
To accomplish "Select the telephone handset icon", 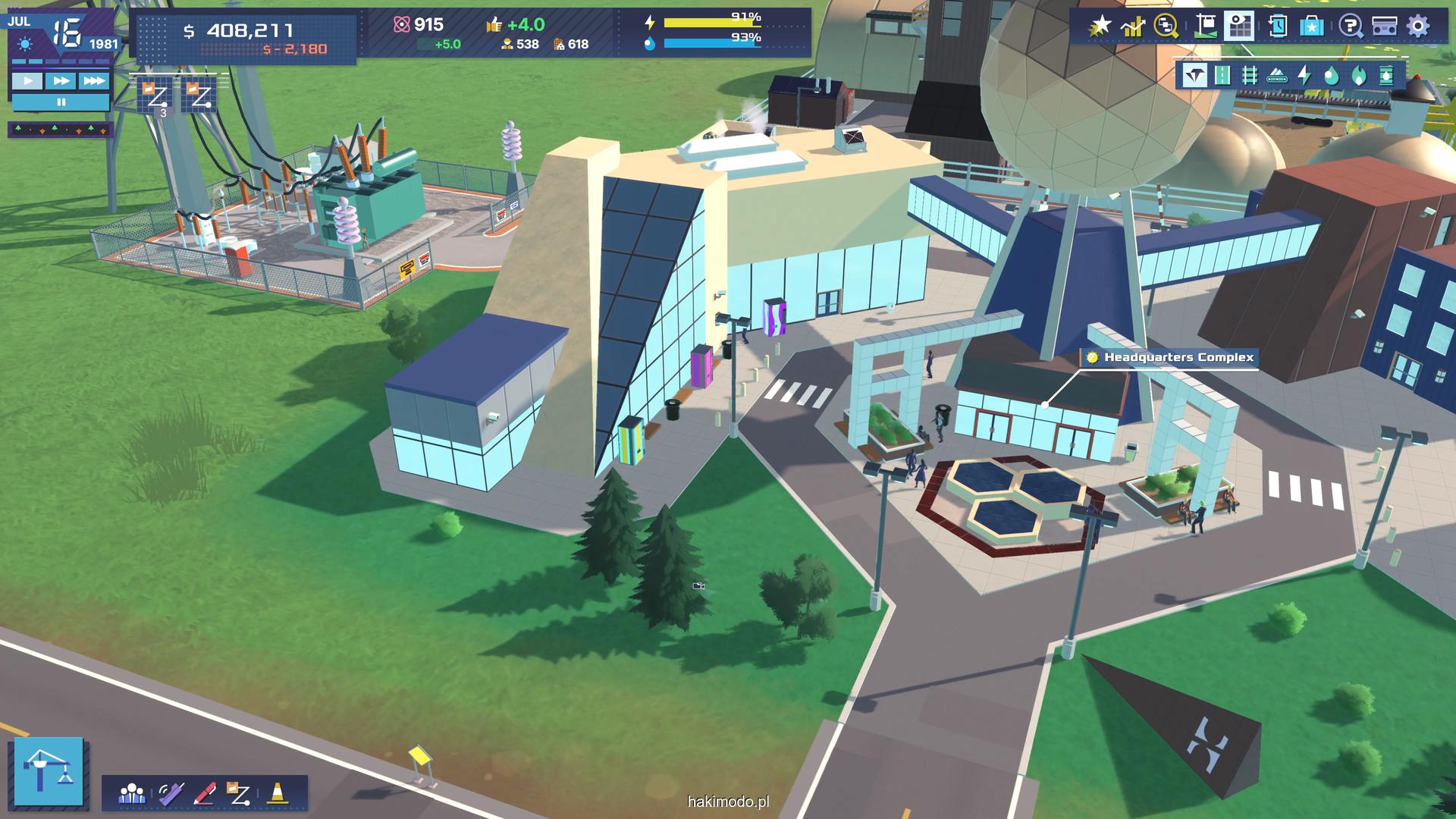I will coord(170,793).
